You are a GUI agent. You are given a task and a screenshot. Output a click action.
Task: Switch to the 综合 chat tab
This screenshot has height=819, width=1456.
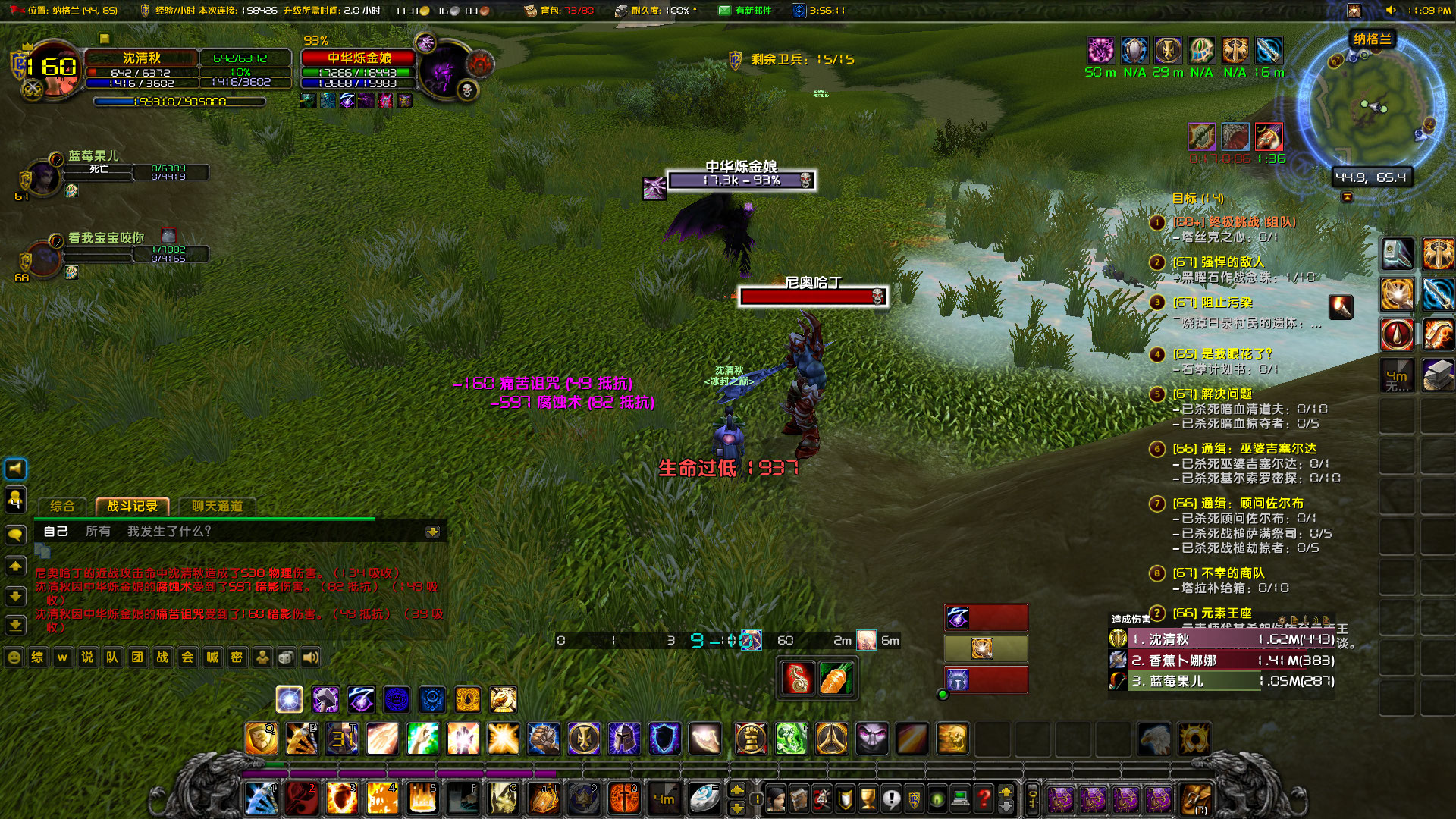[x=62, y=505]
